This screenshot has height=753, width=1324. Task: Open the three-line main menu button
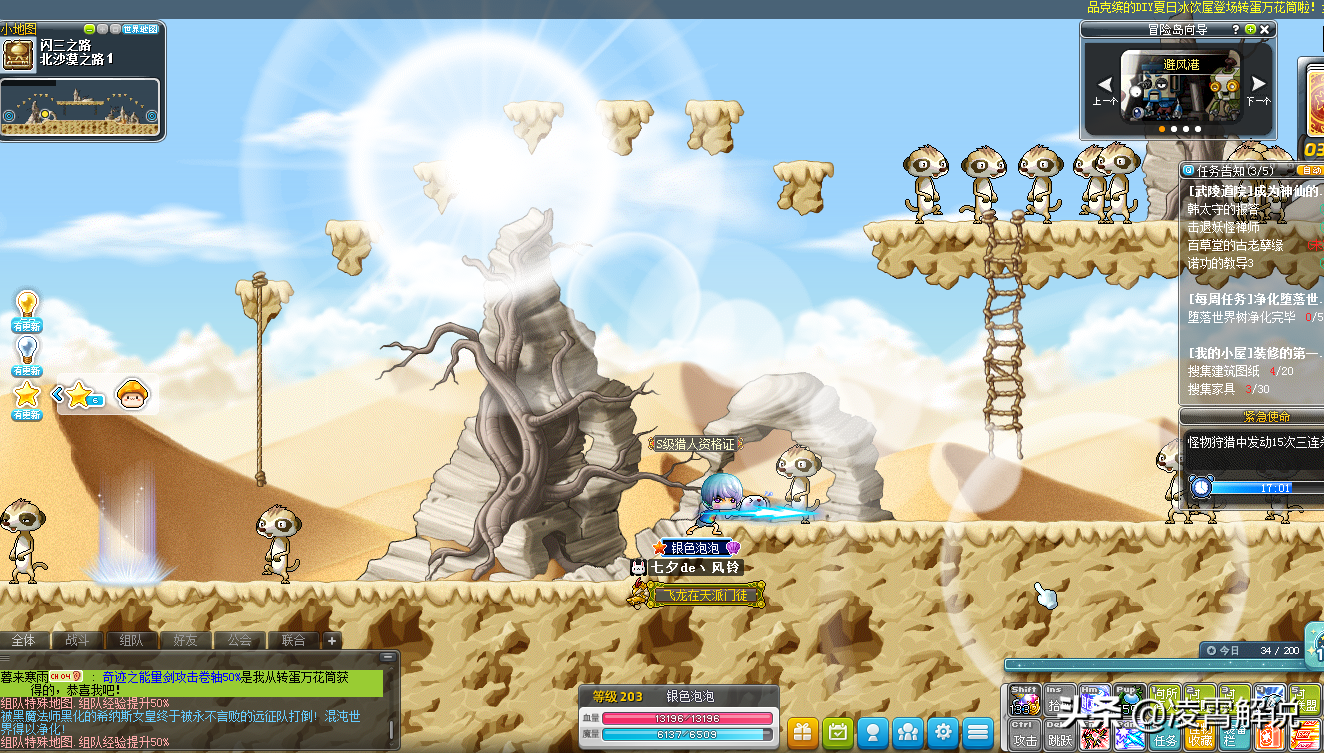[x=978, y=732]
